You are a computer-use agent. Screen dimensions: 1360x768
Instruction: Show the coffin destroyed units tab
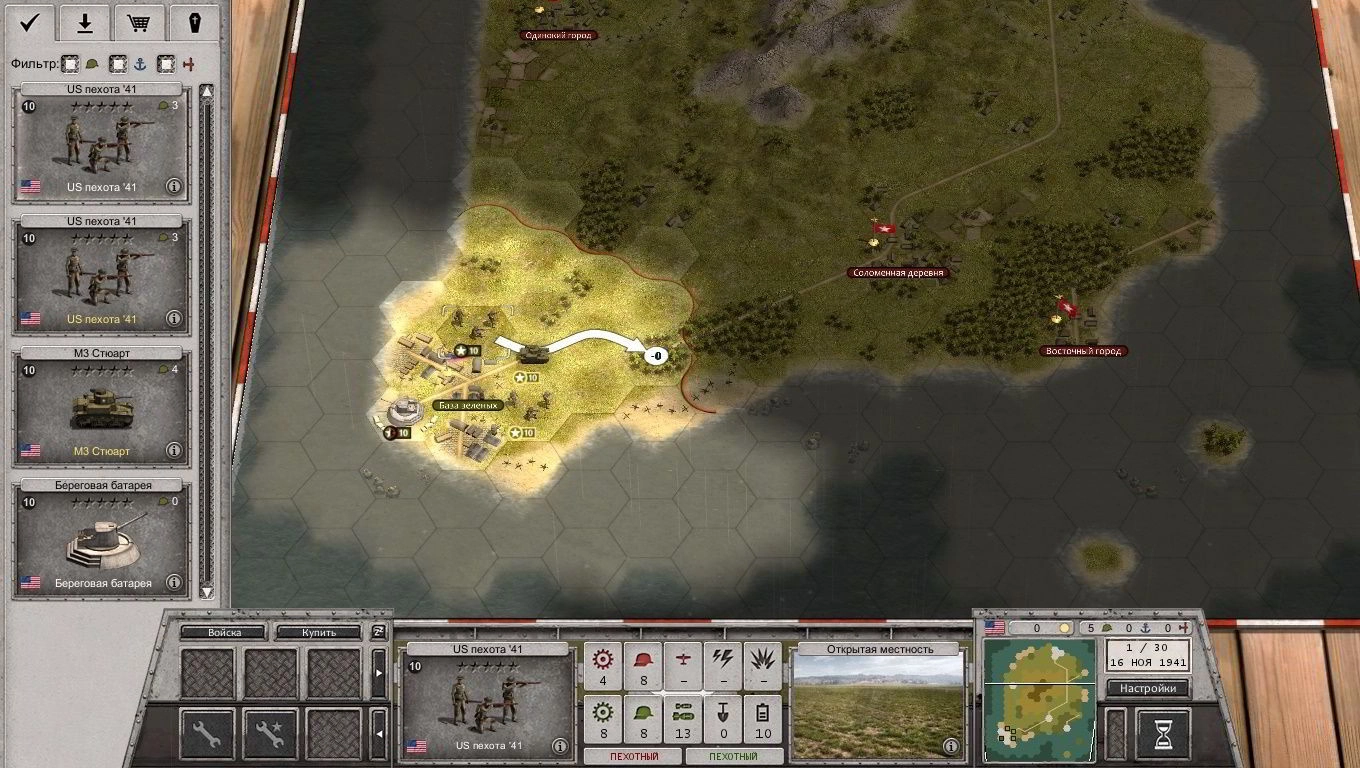(195, 22)
